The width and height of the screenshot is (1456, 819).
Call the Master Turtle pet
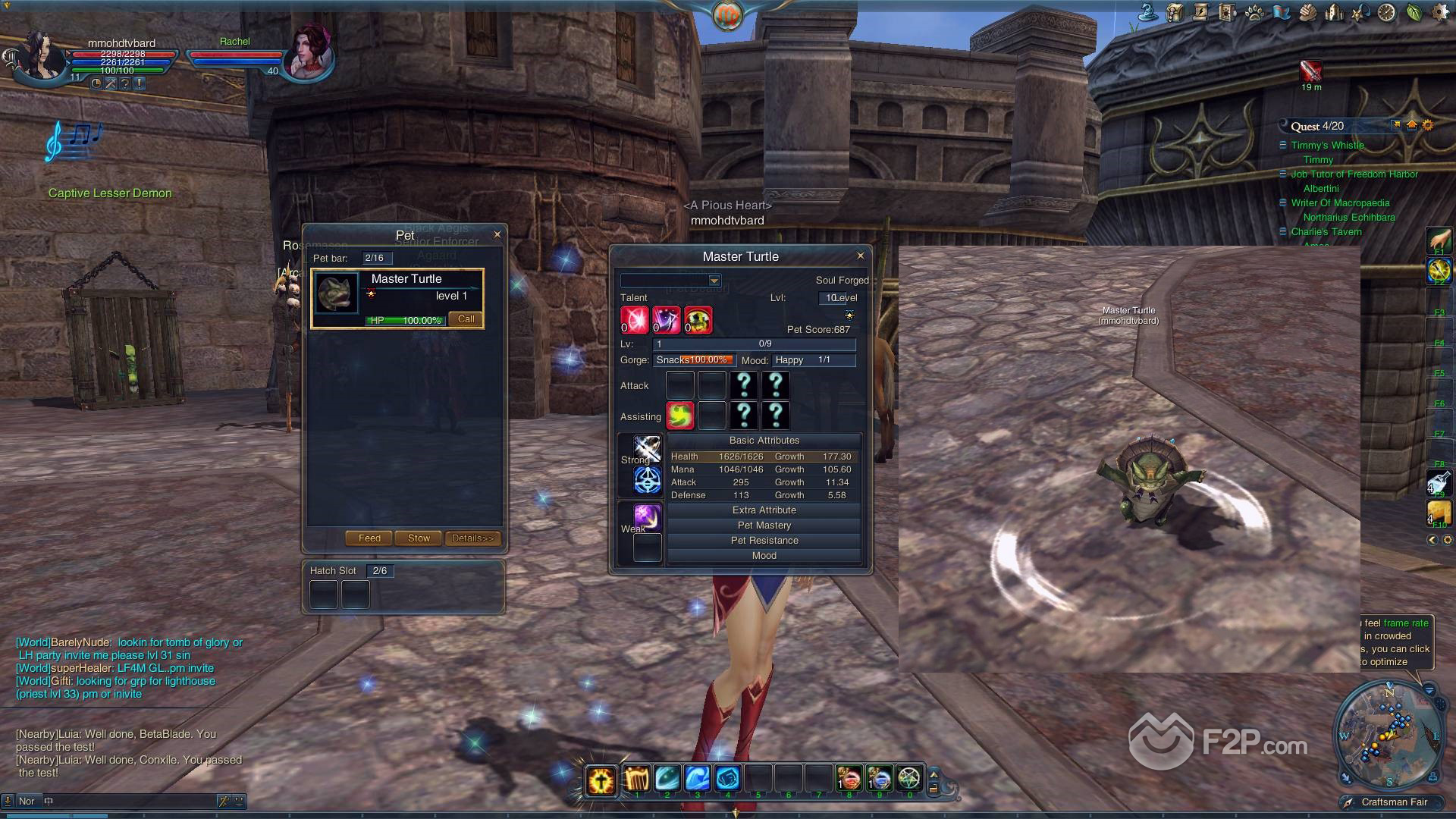point(466,319)
